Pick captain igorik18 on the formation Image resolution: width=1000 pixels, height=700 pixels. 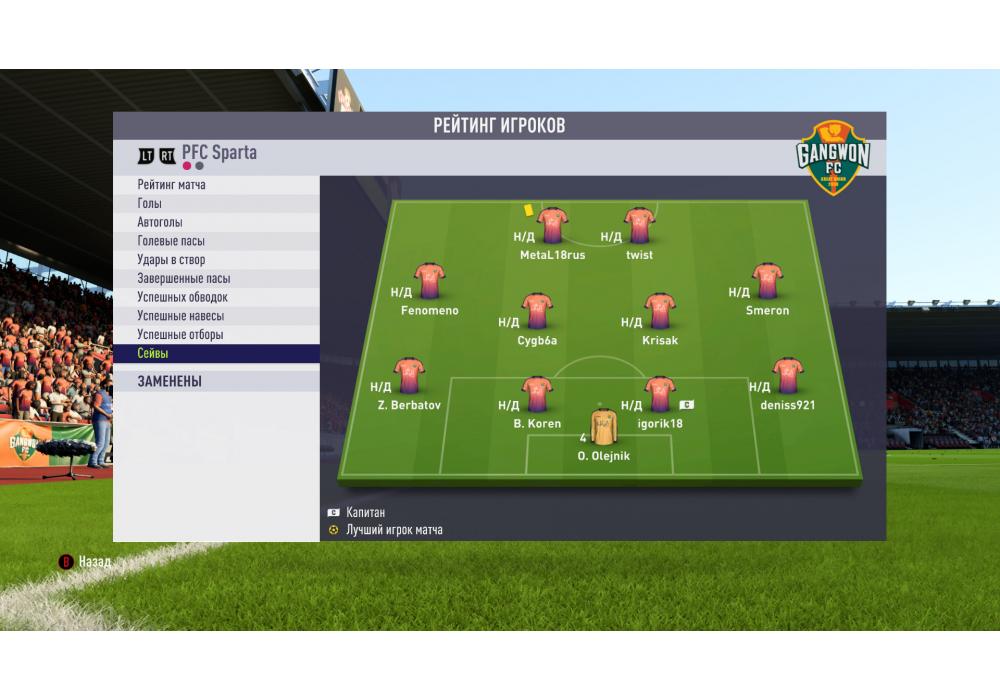660,395
